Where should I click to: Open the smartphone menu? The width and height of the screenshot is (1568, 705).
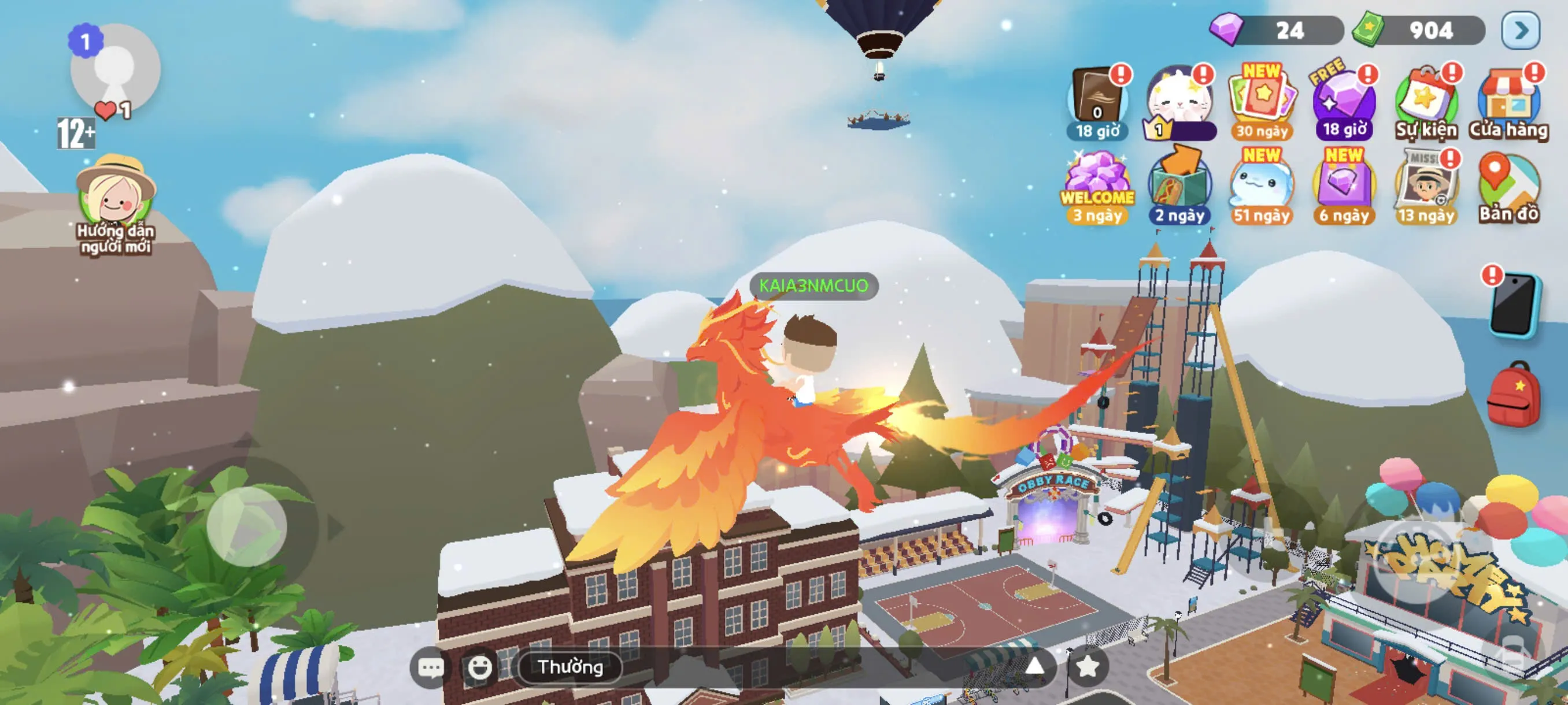click(x=1513, y=304)
